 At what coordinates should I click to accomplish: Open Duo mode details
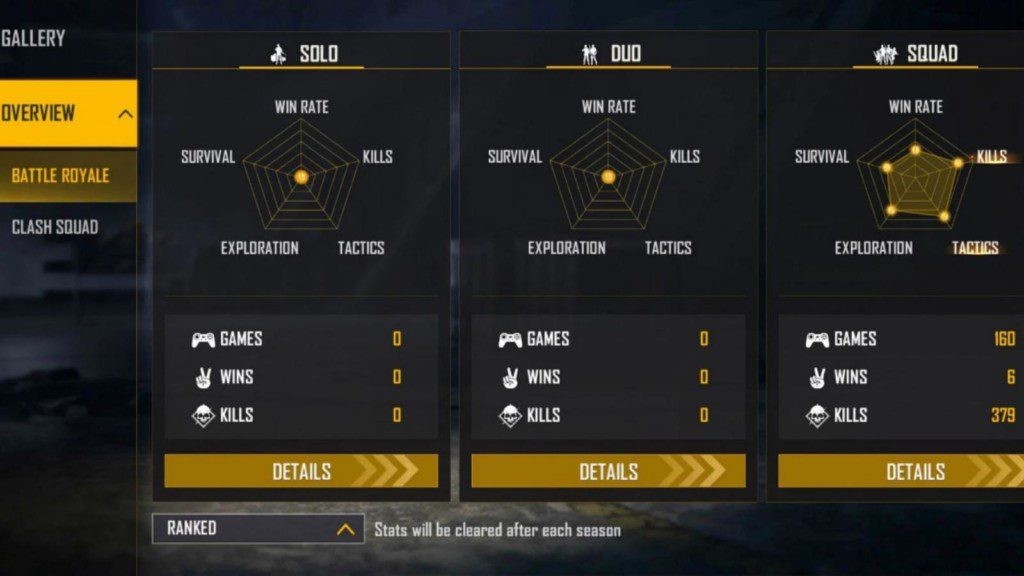tap(608, 471)
